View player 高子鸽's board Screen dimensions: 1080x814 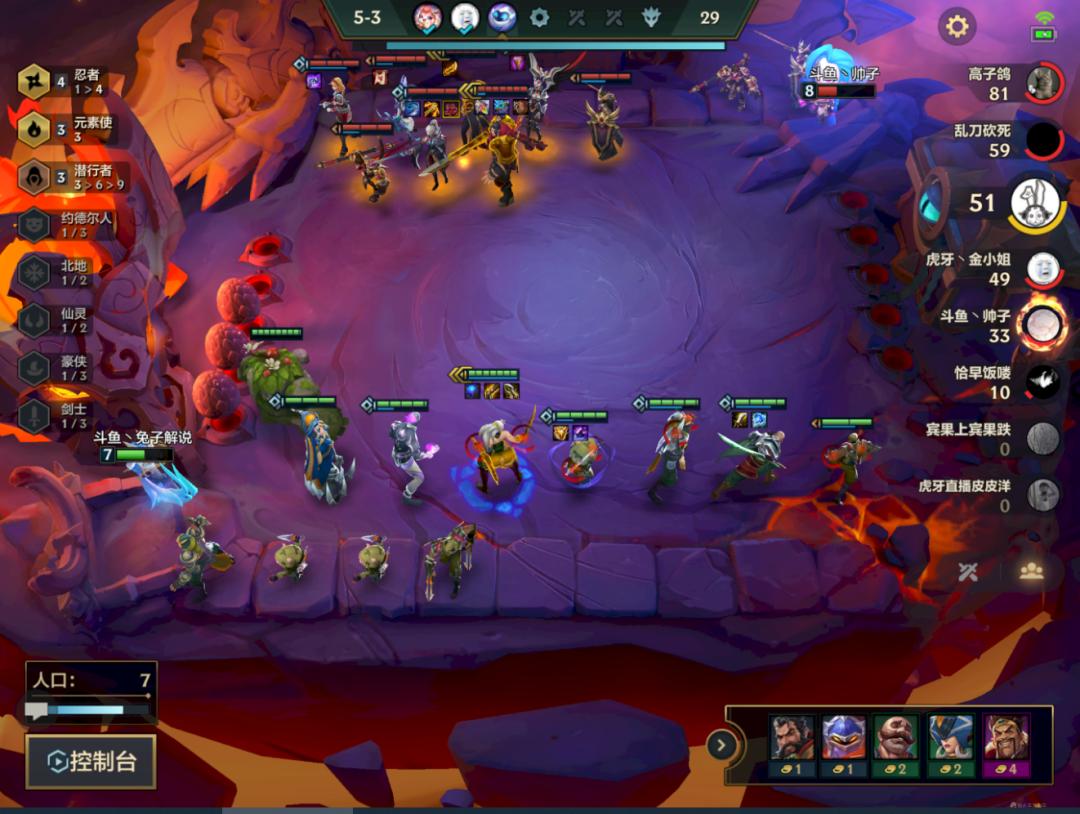click(1043, 82)
